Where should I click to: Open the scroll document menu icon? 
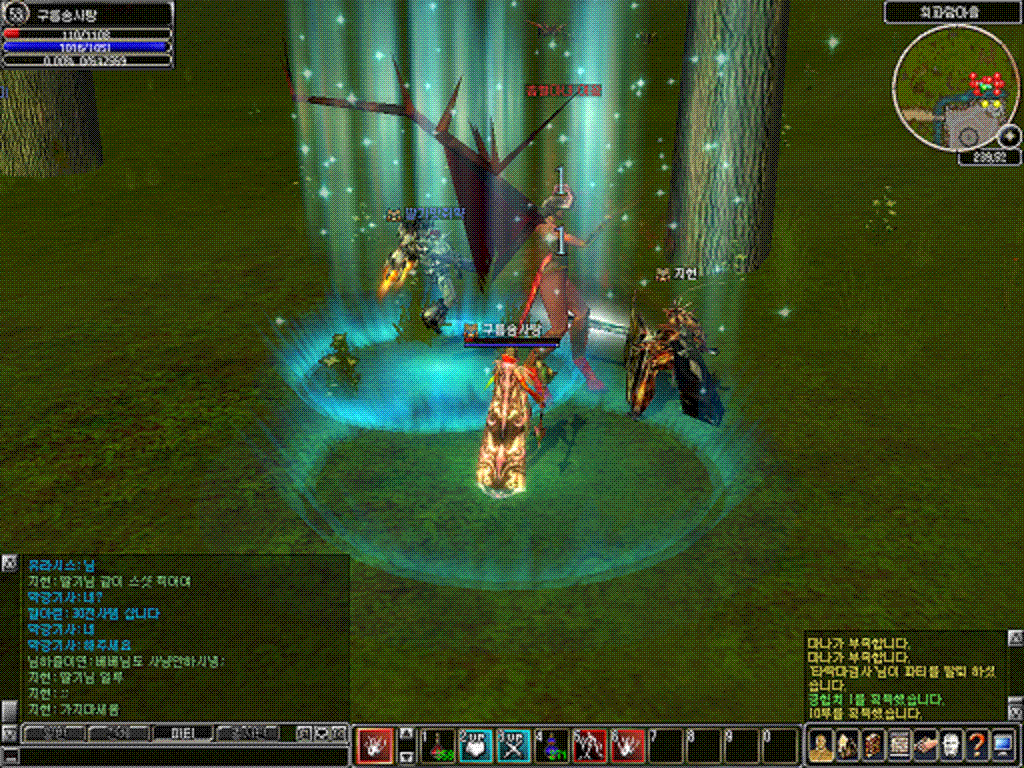[873, 745]
